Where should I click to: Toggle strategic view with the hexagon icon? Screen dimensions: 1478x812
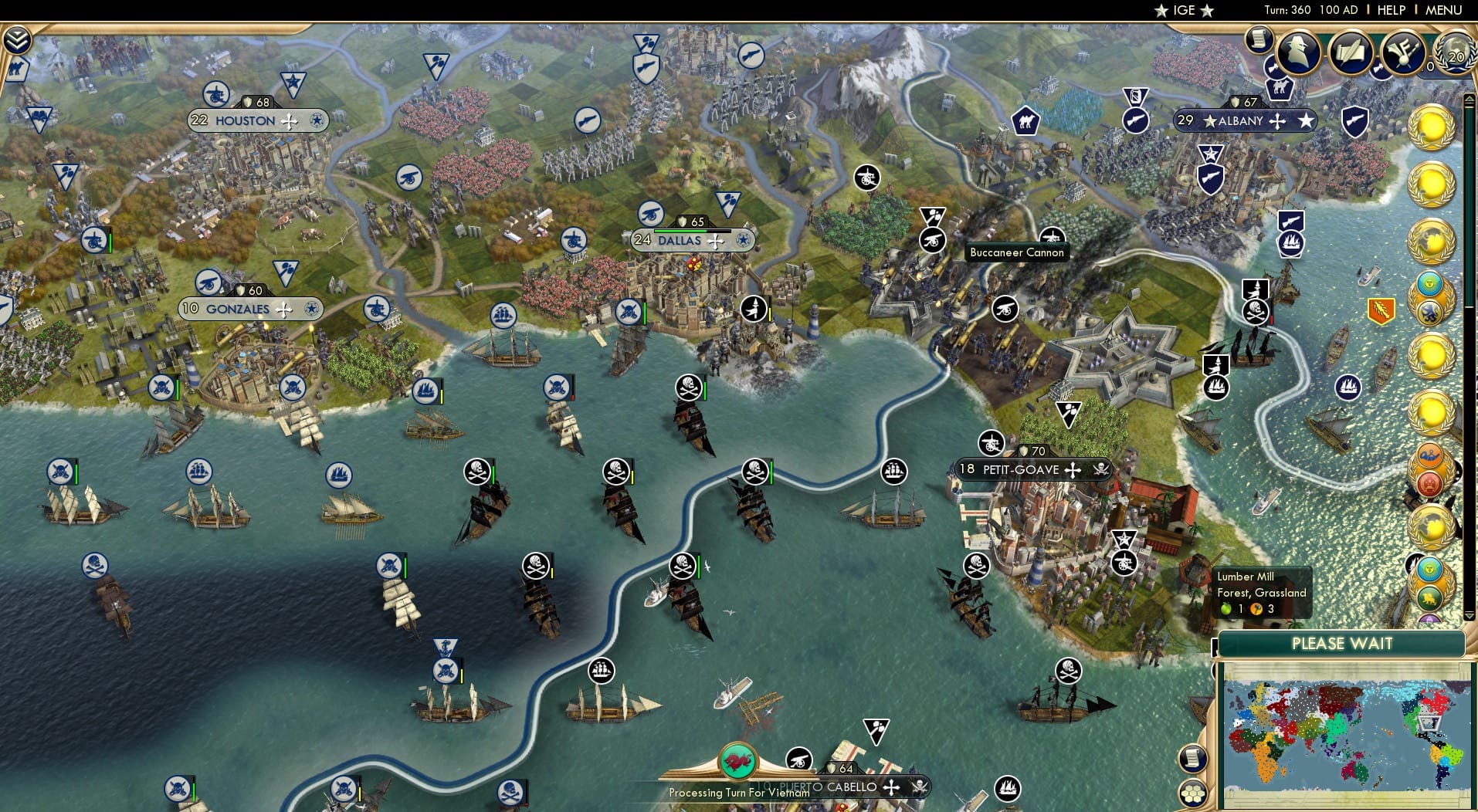(x=1193, y=793)
